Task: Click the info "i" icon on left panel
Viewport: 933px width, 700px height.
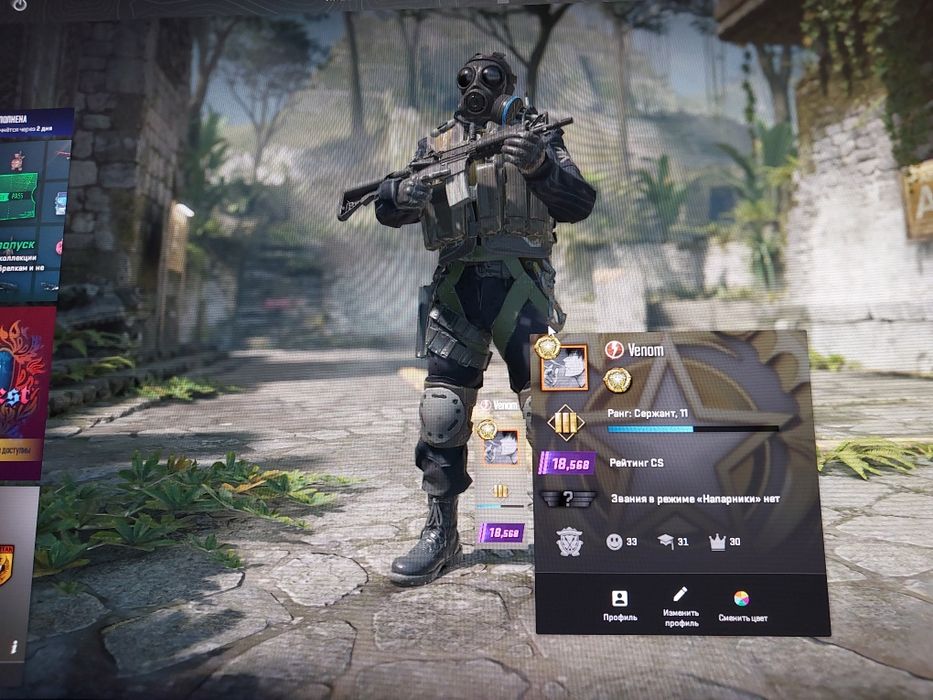Action: [x=14, y=647]
